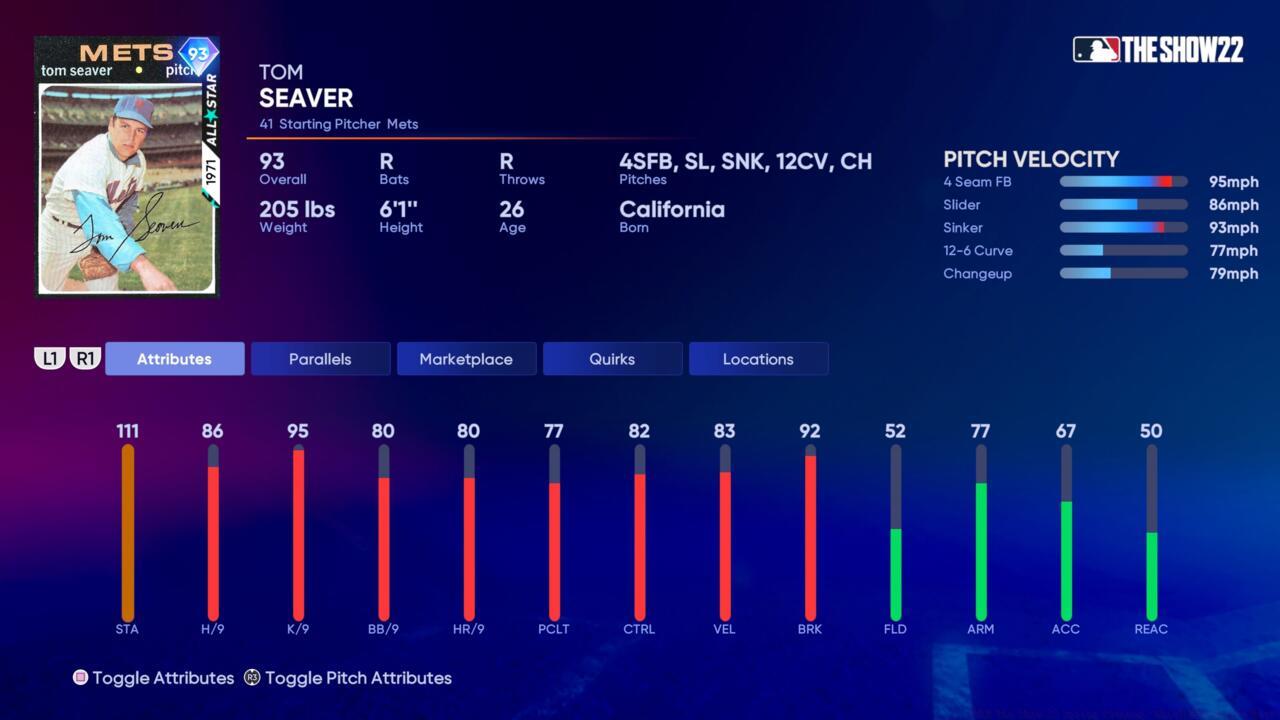Toggle Attributes display mode
The image size is (1280, 720).
(155, 678)
